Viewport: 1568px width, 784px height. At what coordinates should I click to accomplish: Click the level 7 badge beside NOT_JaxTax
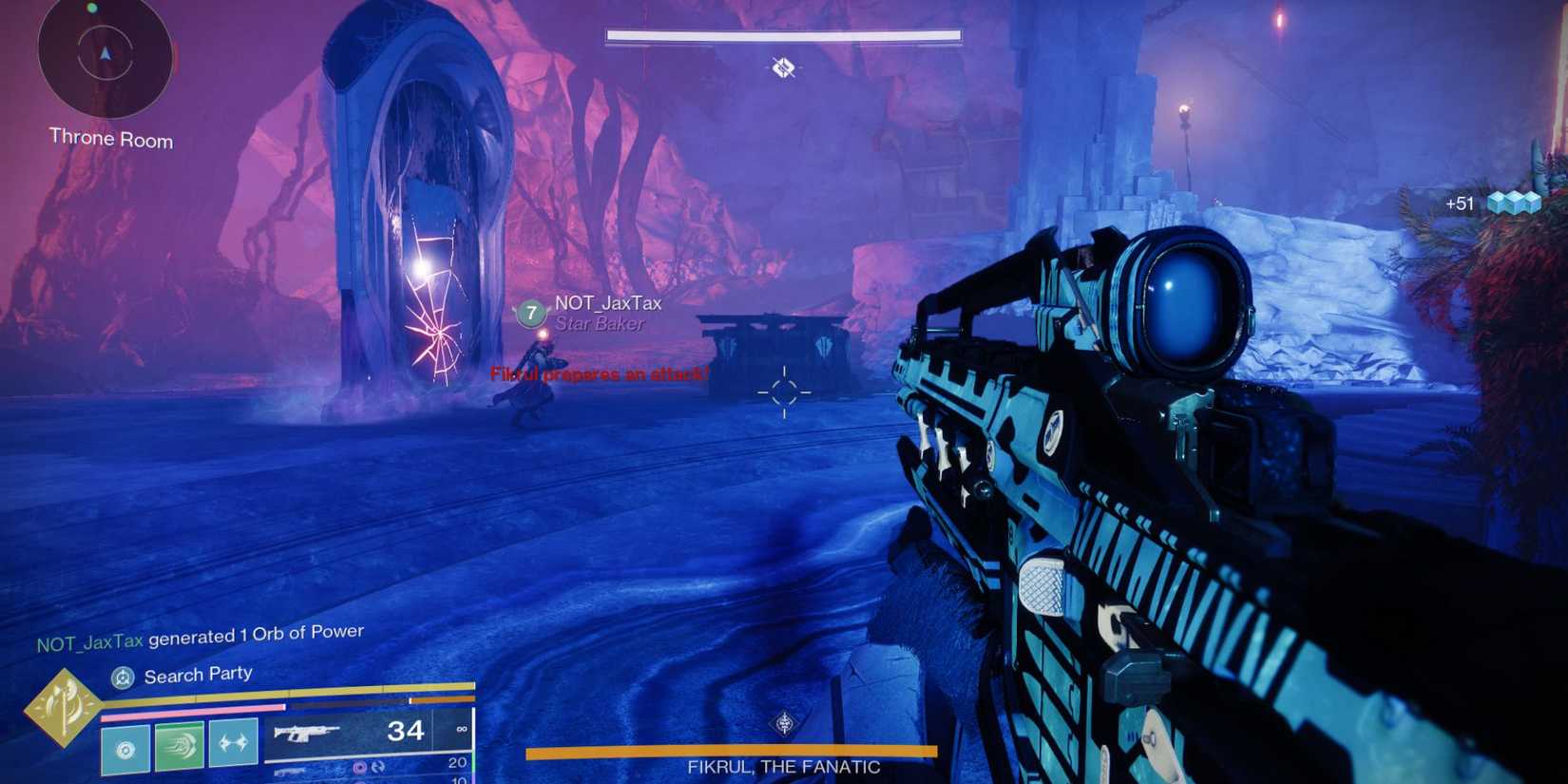[x=529, y=312]
